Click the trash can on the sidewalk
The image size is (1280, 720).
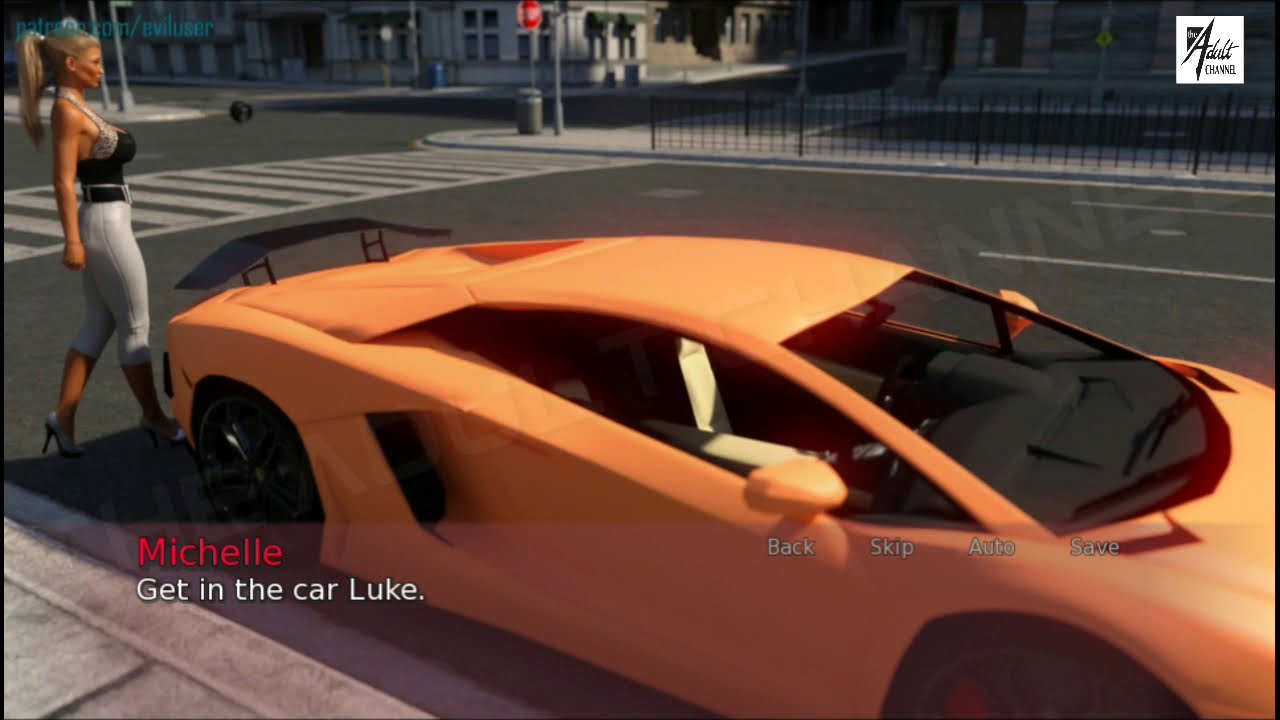(x=527, y=110)
